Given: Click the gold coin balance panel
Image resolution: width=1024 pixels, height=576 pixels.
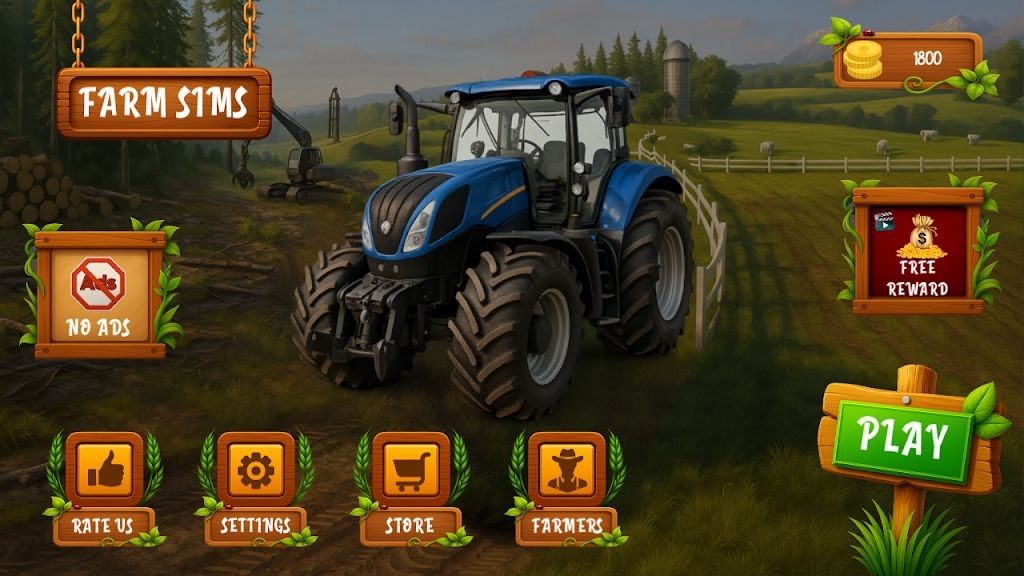Looking at the screenshot, I should click(909, 59).
